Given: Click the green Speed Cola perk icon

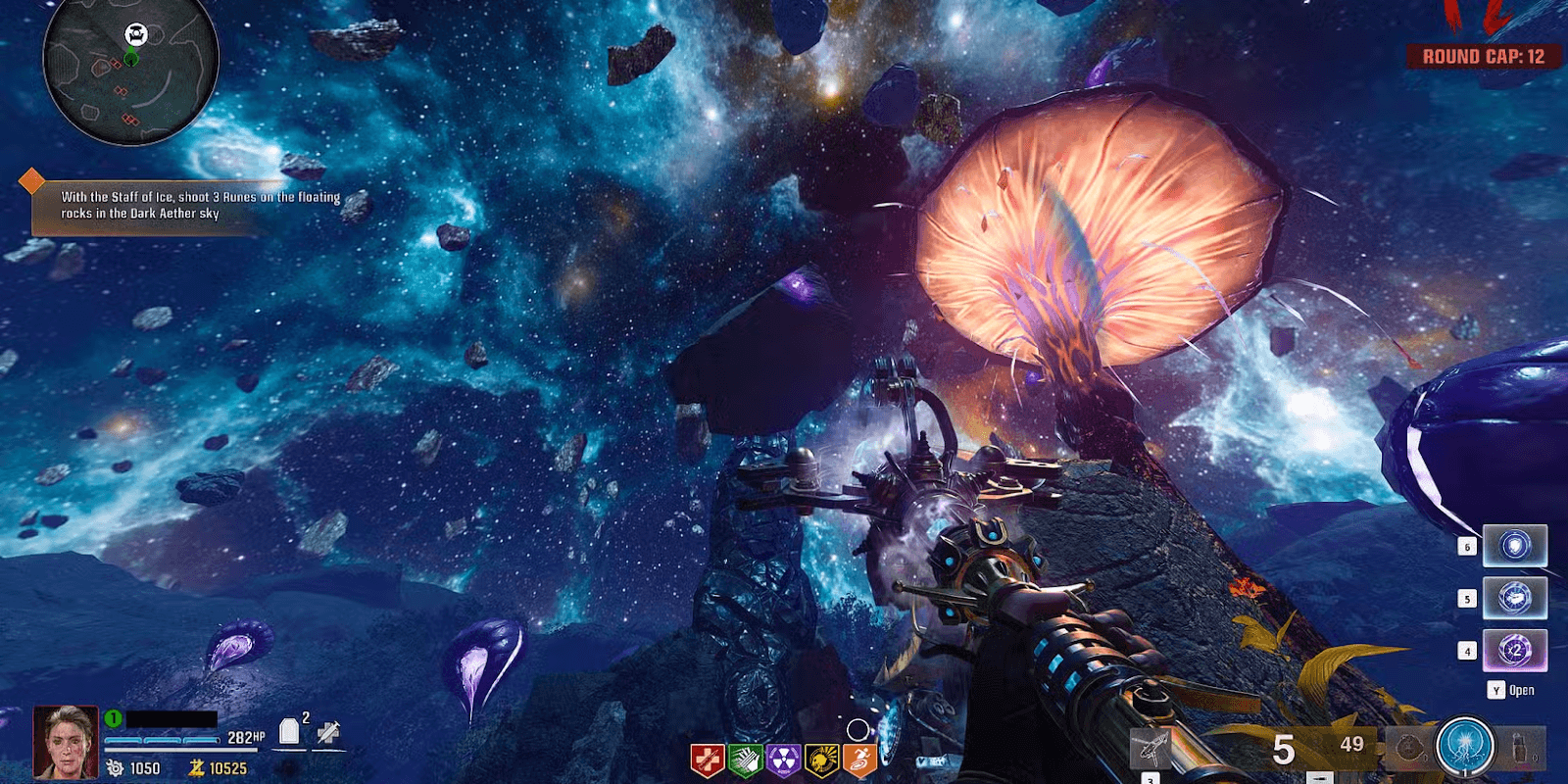Looking at the screenshot, I should pyautogui.click(x=746, y=759).
